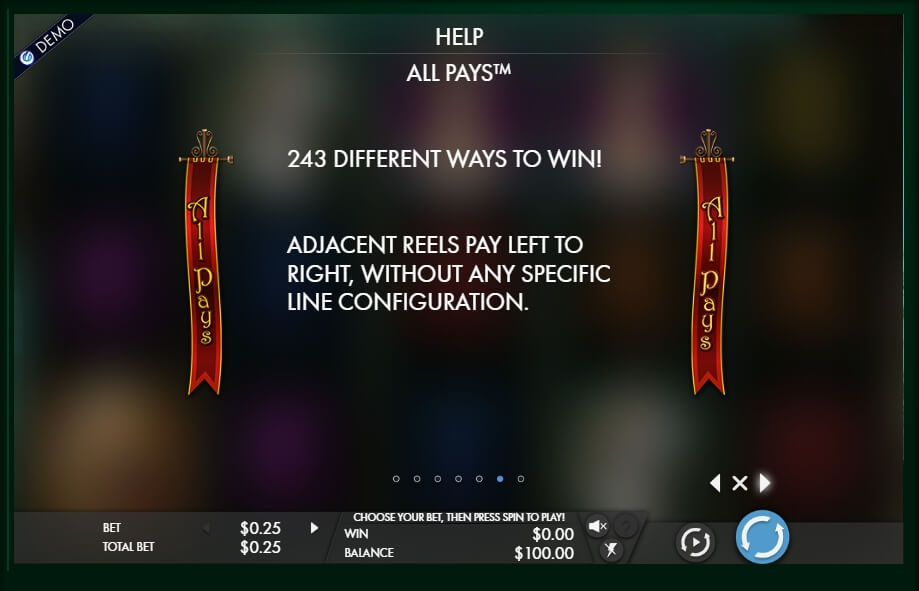This screenshot has height=591, width=919.
Task: Decrease the bet with the left arrow
Action: [x=206, y=528]
